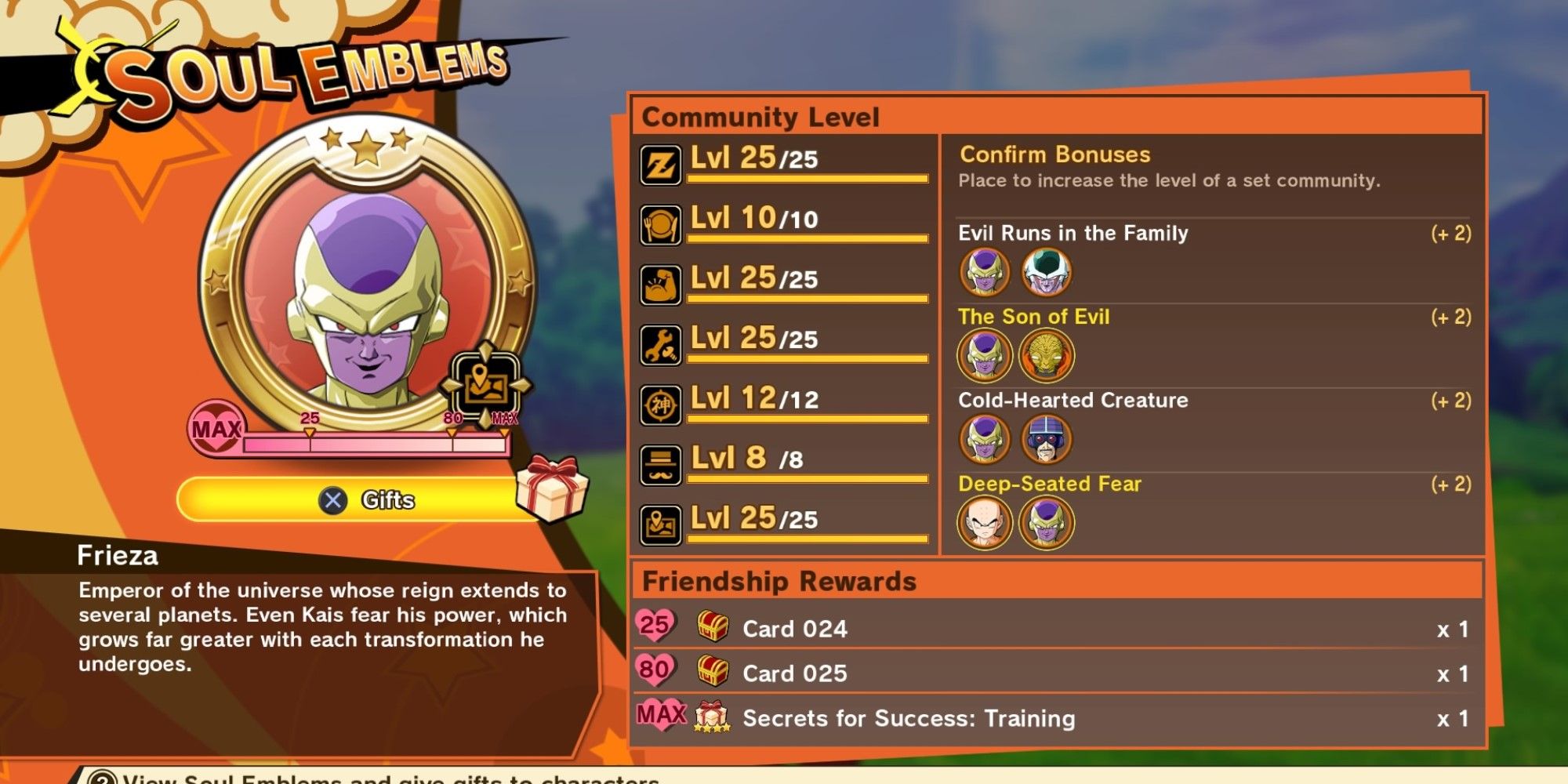This screenshot has height=784, width=1568.
Task: Expand the Deep-Seated Fear bonus entry
Action: 1051,485
